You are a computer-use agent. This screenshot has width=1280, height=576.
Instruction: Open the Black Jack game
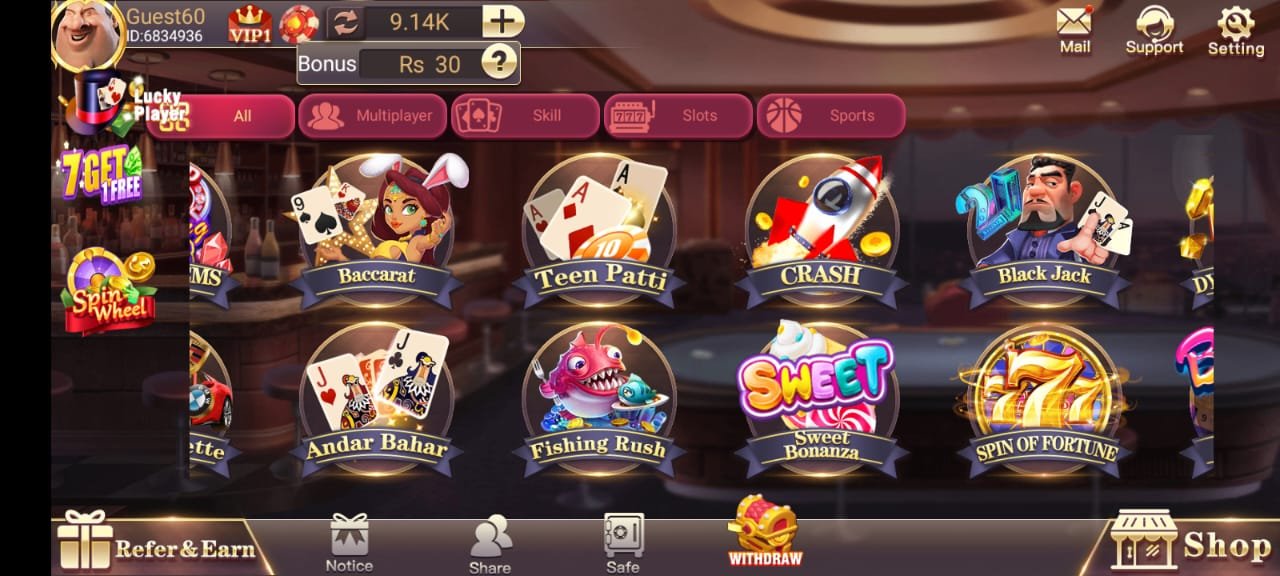pyautogui.click(x=1044, y=232)
